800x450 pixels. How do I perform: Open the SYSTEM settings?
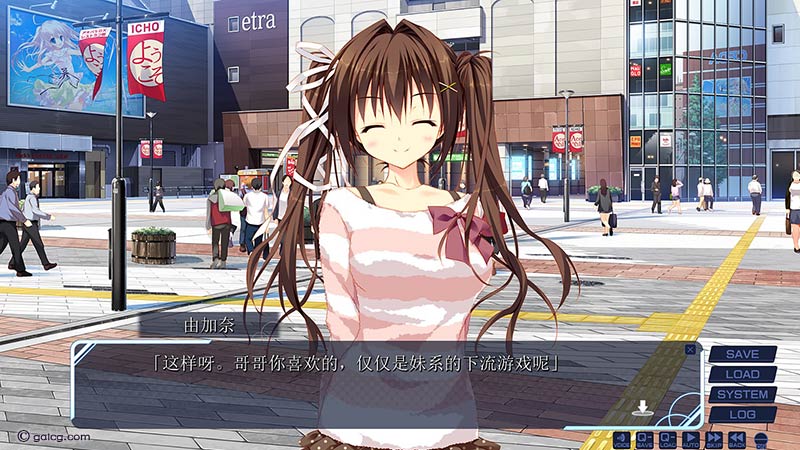[742, 394]
